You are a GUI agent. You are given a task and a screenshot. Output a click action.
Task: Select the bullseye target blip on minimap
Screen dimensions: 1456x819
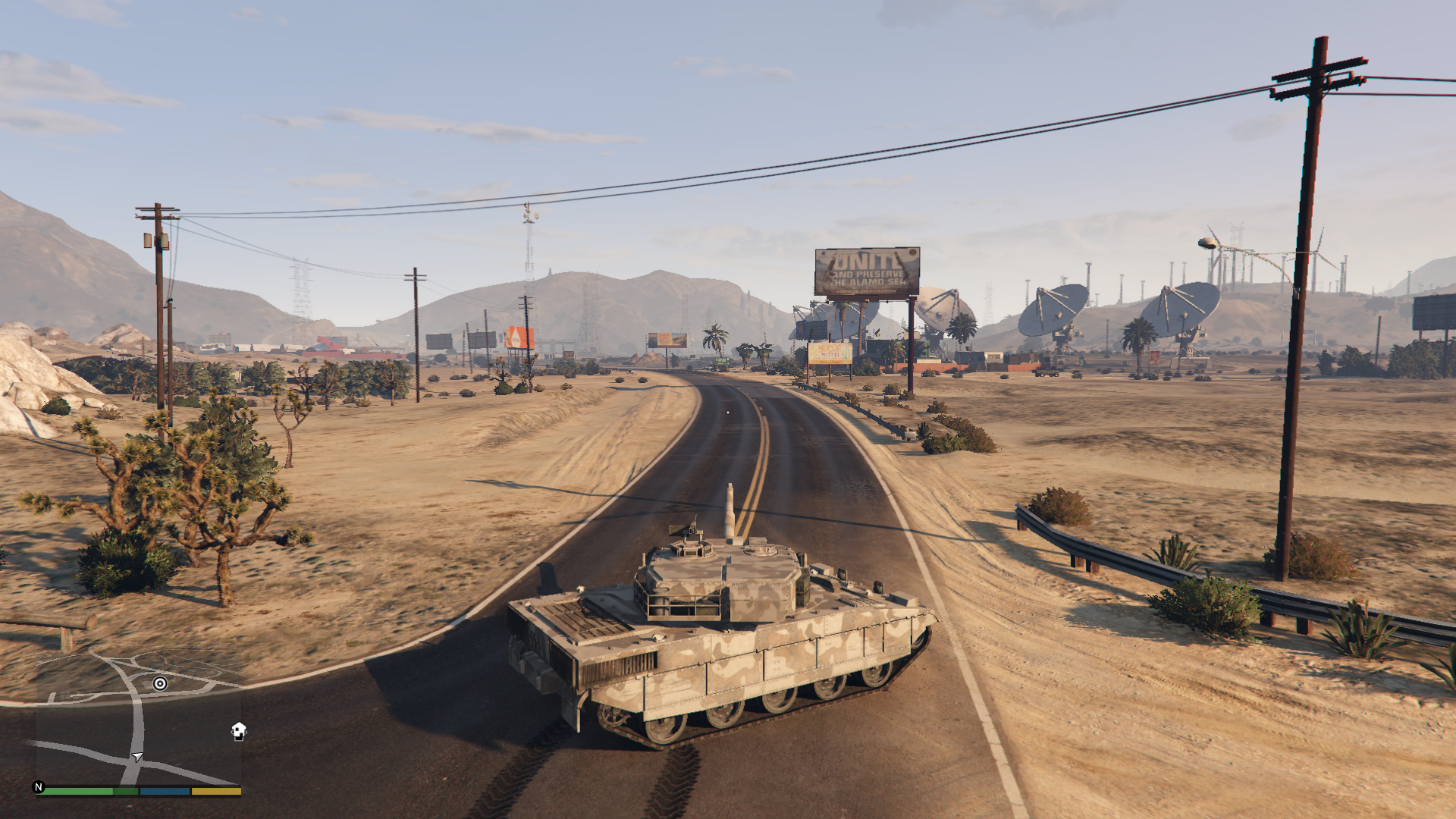point(160,683)
